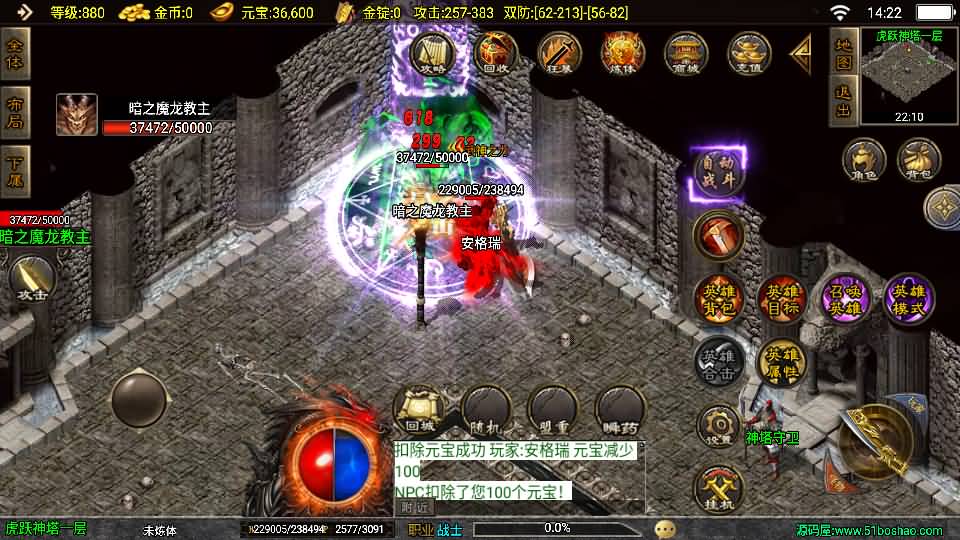Open the 角色 character sheet
960x540 pixels.
pyautogui.click(x=863, y=160)
